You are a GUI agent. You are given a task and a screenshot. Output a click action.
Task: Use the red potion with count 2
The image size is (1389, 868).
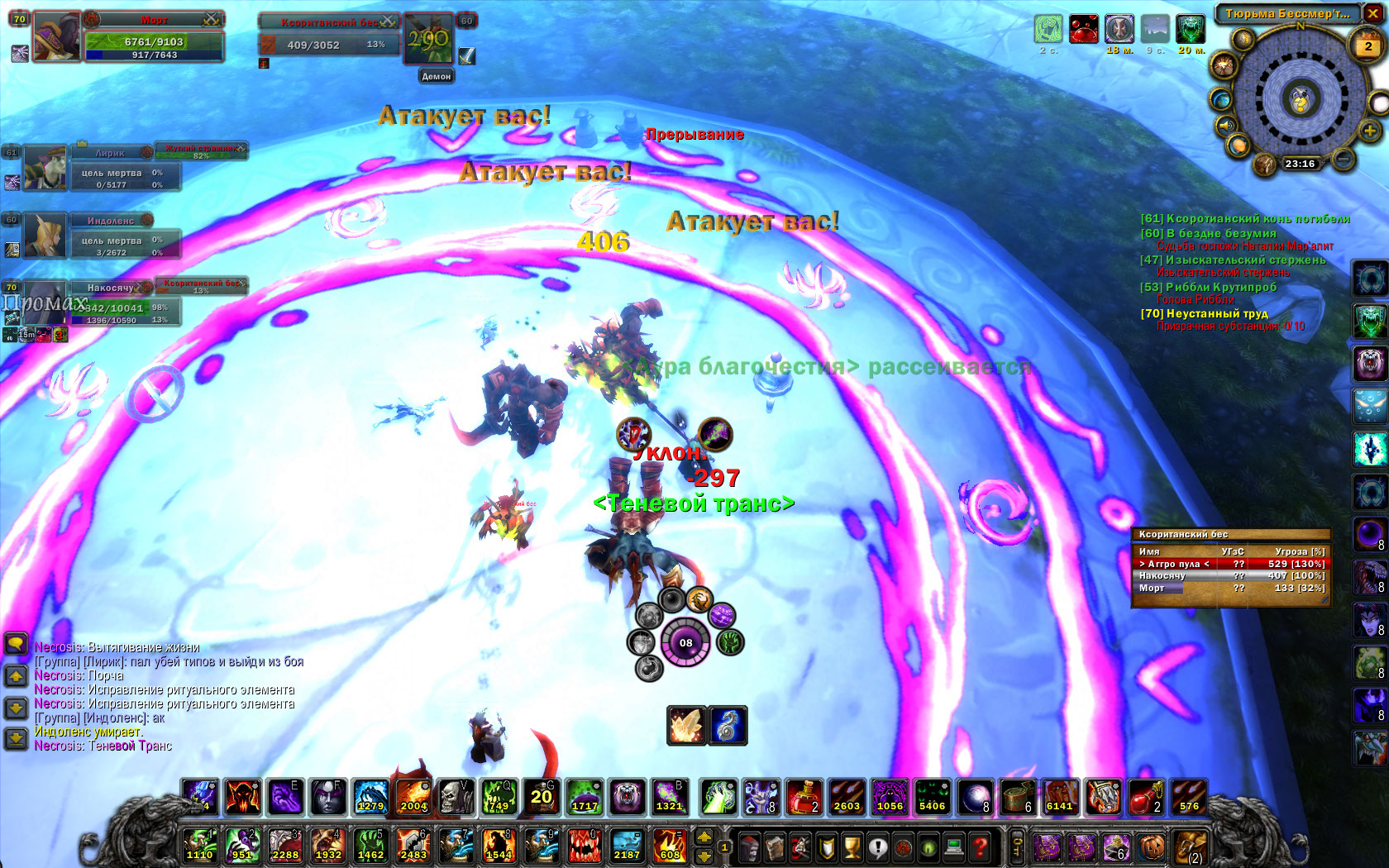pos(803,797)
